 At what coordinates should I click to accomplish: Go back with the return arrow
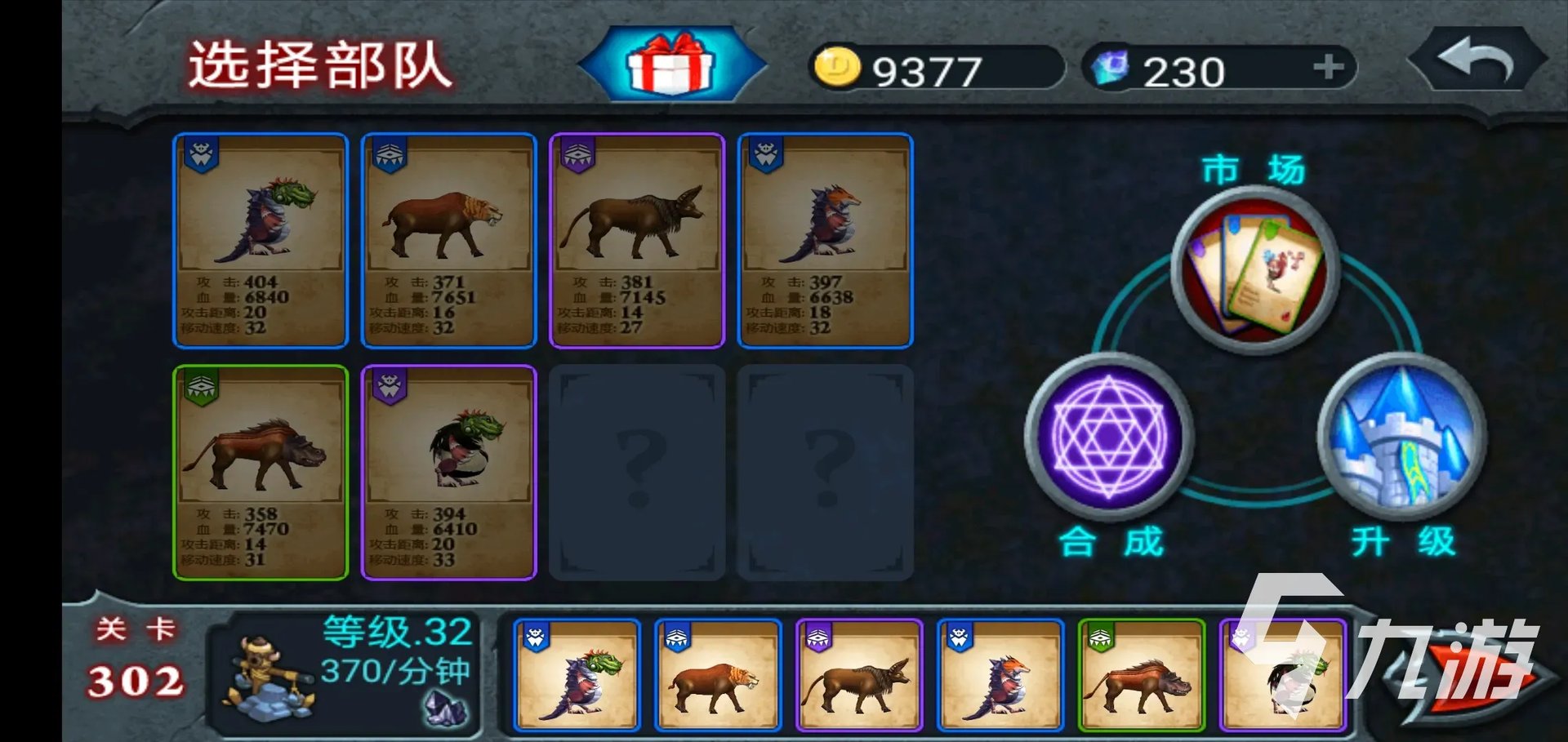coord(1477,60)
